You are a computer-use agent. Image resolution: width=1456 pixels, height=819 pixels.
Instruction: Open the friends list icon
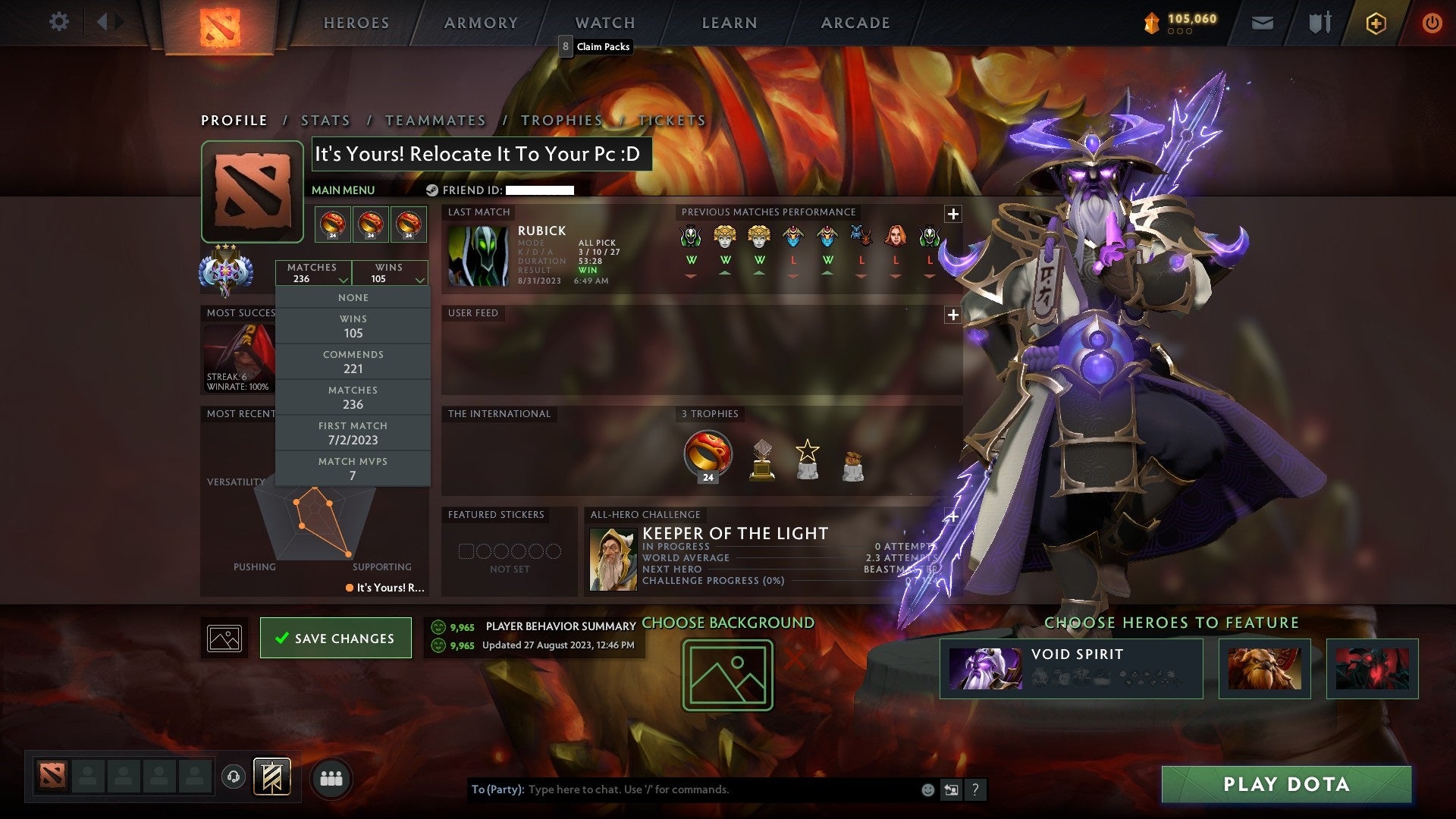(331, 777)
